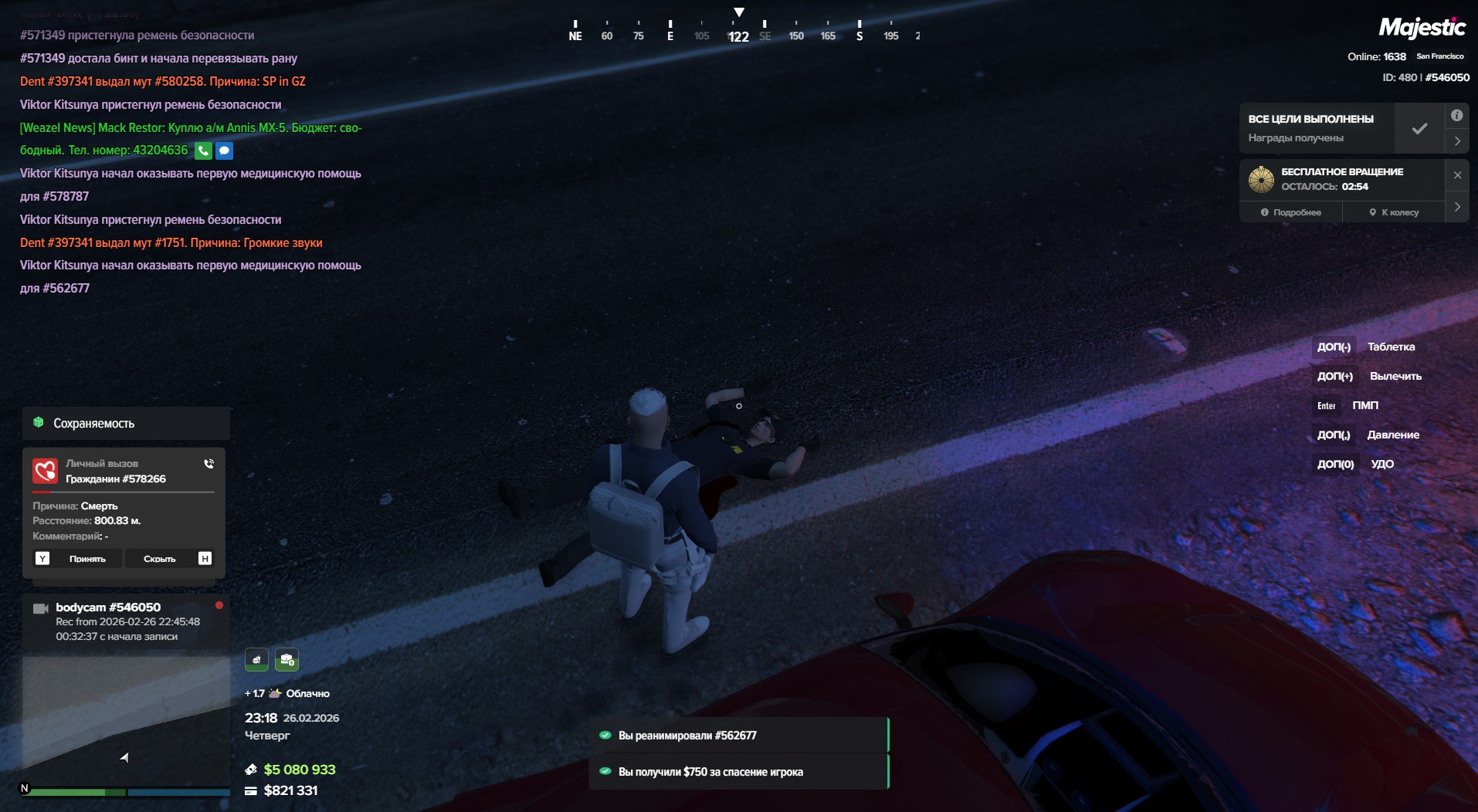Expand the completed goals panel arrow
Screen dimensions: 1478x812
coord(1456,141)
